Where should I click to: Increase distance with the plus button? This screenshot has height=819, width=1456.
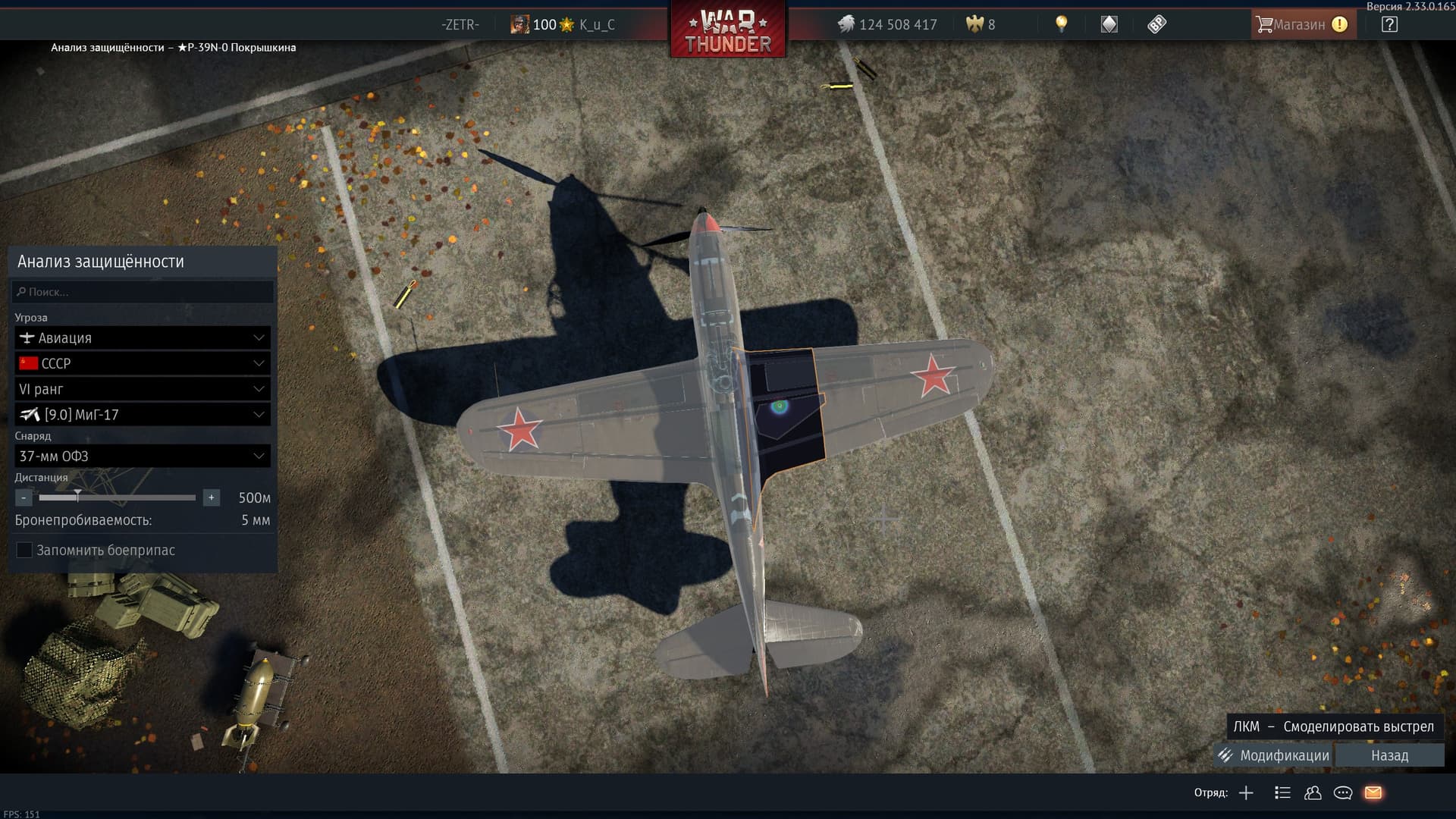[212, 498]
